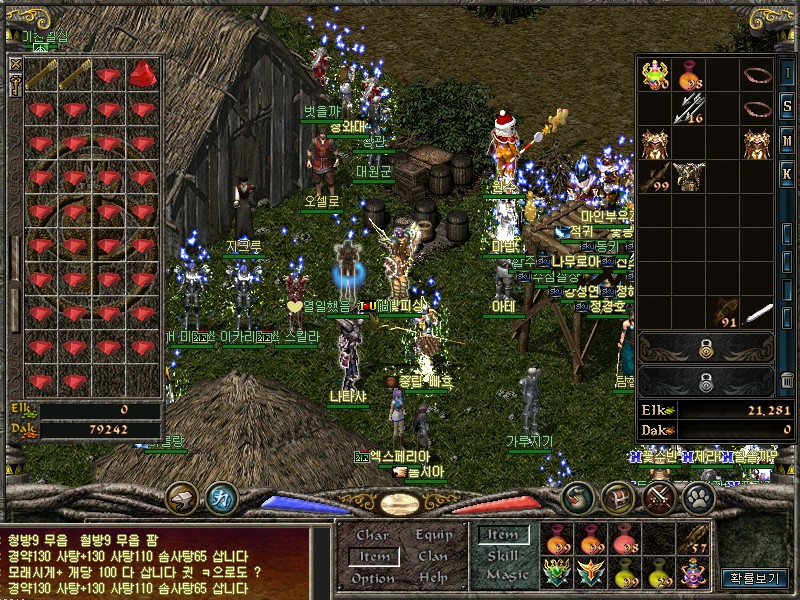Select the M tab on inventory panel
800x600 pixels.
coord(787,139)
